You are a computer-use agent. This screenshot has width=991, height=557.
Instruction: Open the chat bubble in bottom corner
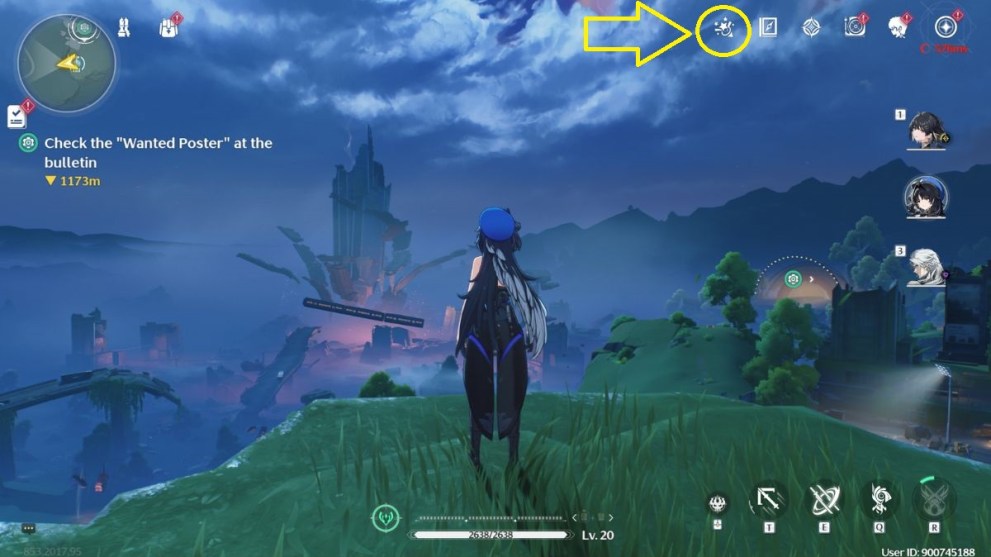[28, 528]
